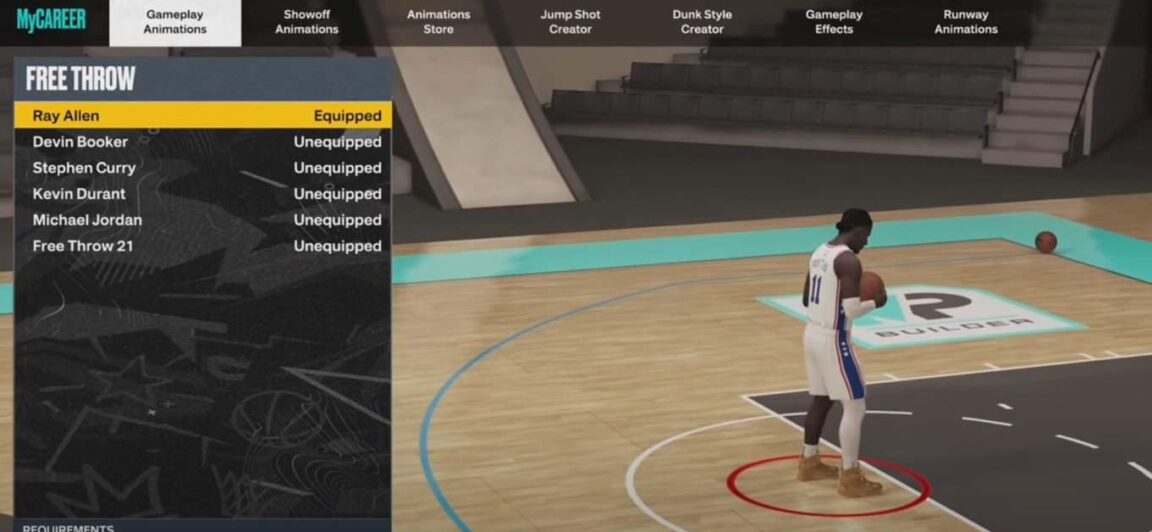Go to the Animations Store tab
The width and height of the screenshot is (1152, 532).
438,22
